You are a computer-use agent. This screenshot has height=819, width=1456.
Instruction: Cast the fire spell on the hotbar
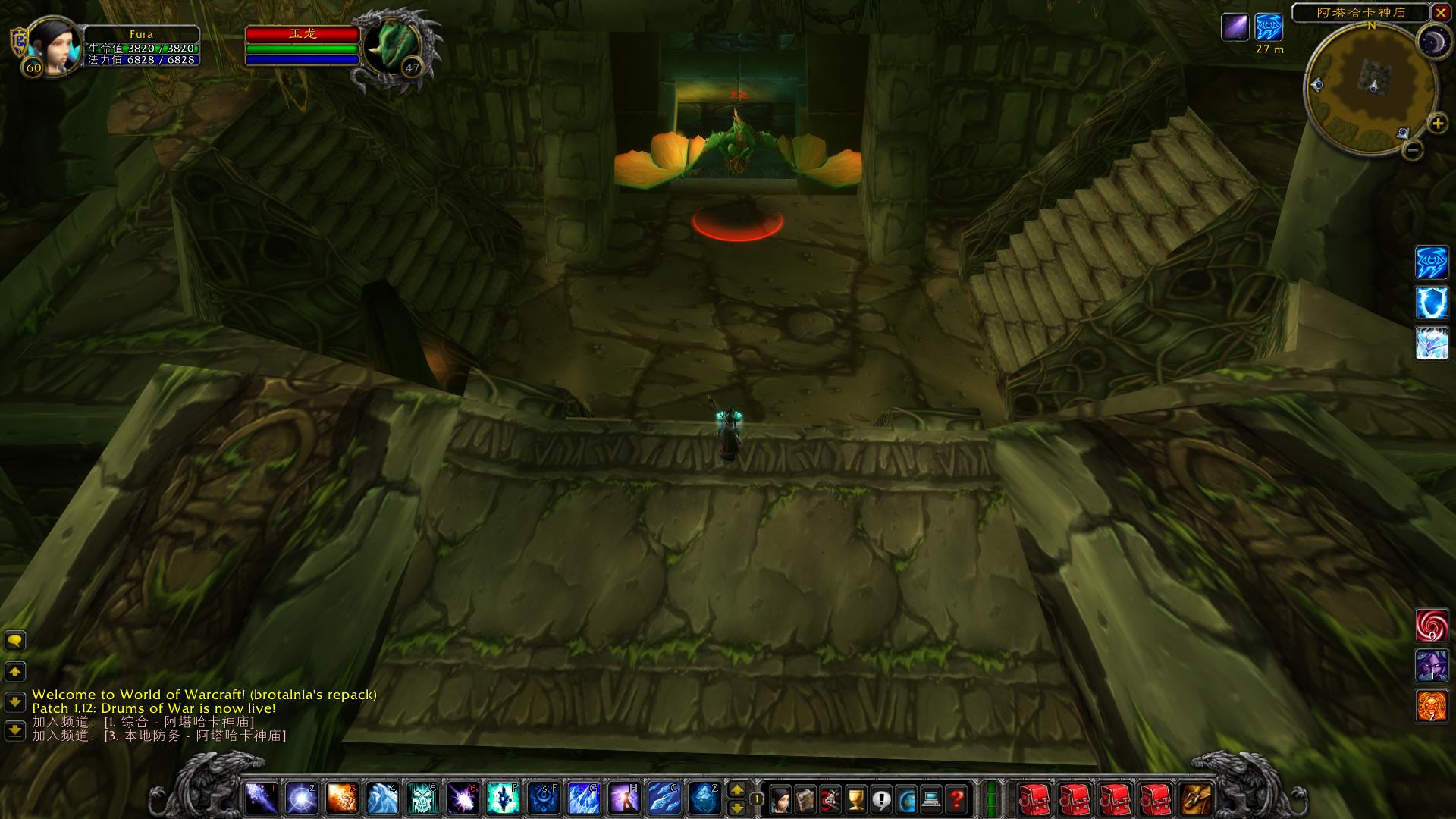point(343,799)
